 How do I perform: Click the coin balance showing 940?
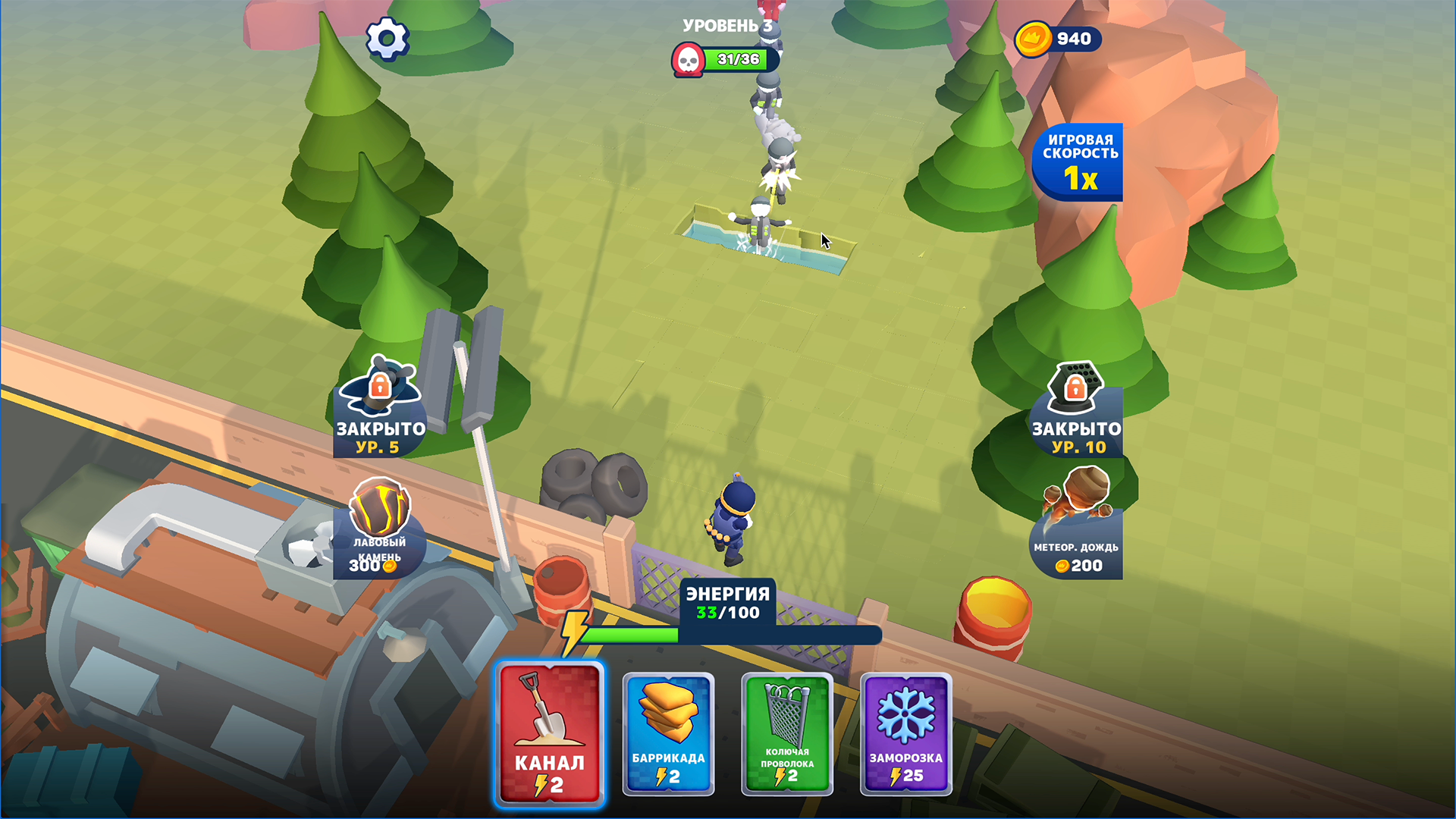click(1060, 39)
